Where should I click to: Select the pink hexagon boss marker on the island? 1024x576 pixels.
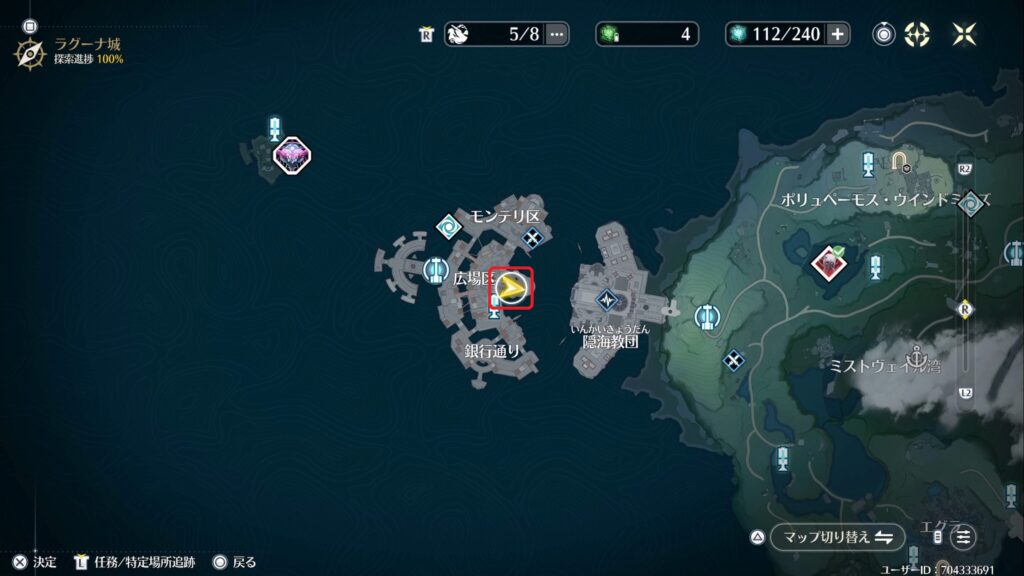[x=292, y=154]
